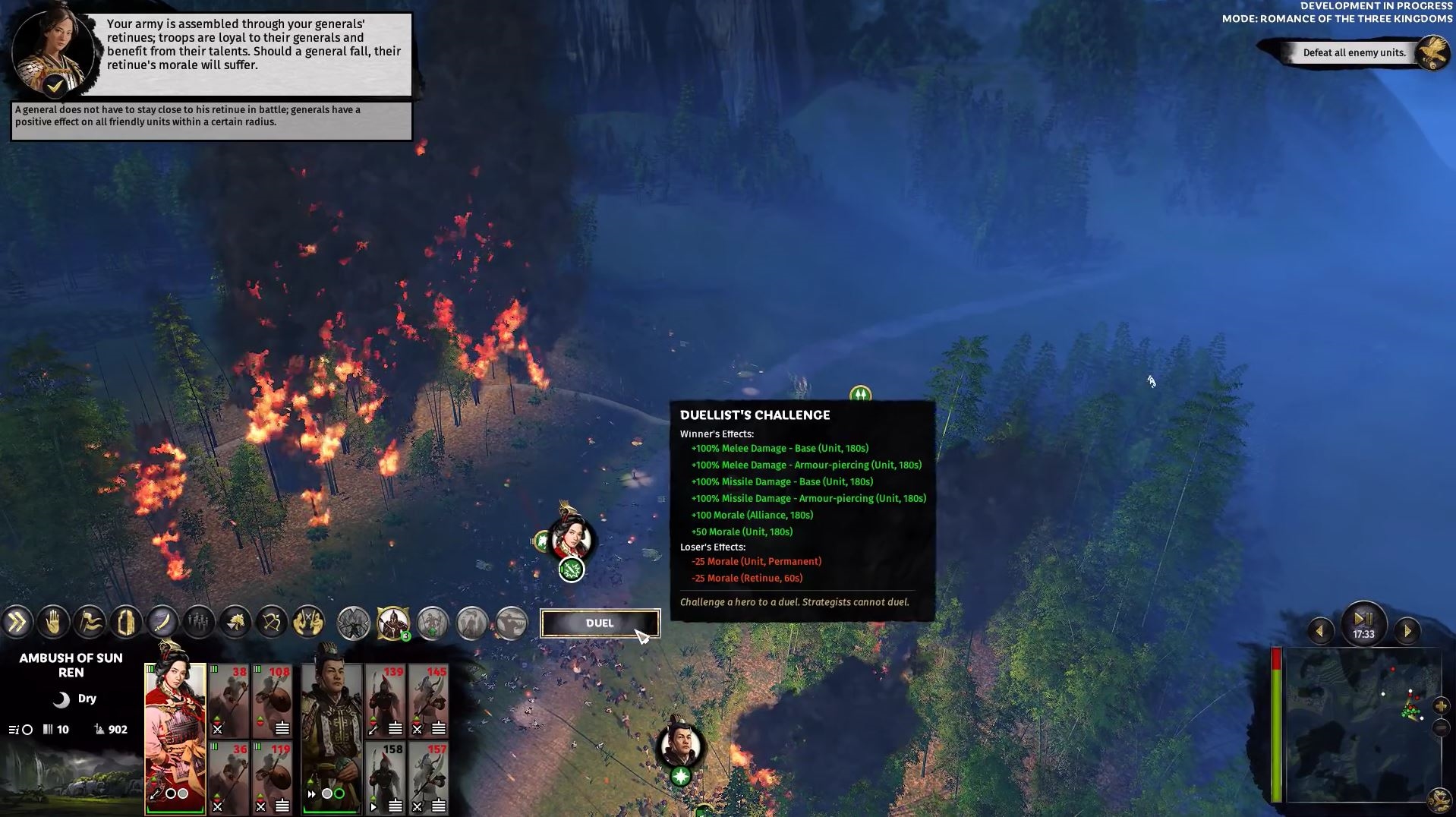Image resolution: width=1456 pixels, height=817 pixels.
Task: Activate the halt open-hand command
Action: (x=53, y=623)
